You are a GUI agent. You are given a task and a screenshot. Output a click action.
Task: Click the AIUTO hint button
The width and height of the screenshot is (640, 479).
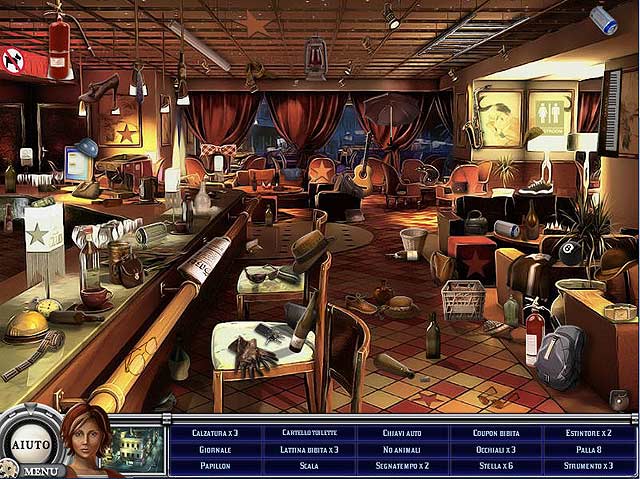(x=30, y=443)
